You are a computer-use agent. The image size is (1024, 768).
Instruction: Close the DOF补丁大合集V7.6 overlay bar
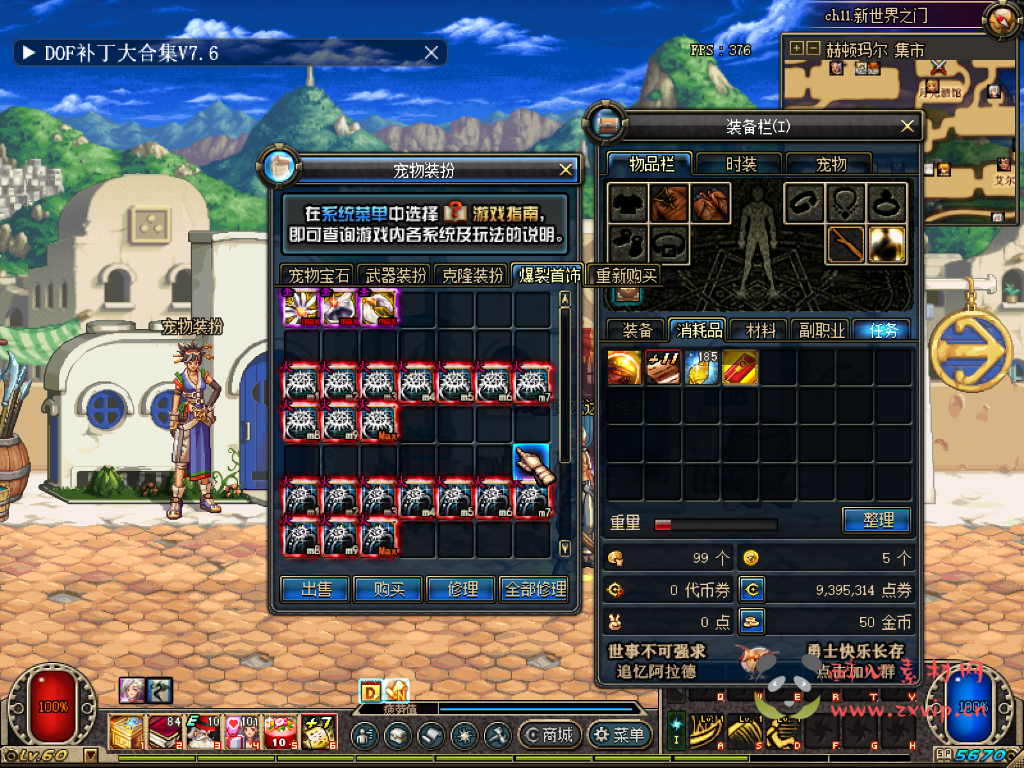click(x=431, y=53)
